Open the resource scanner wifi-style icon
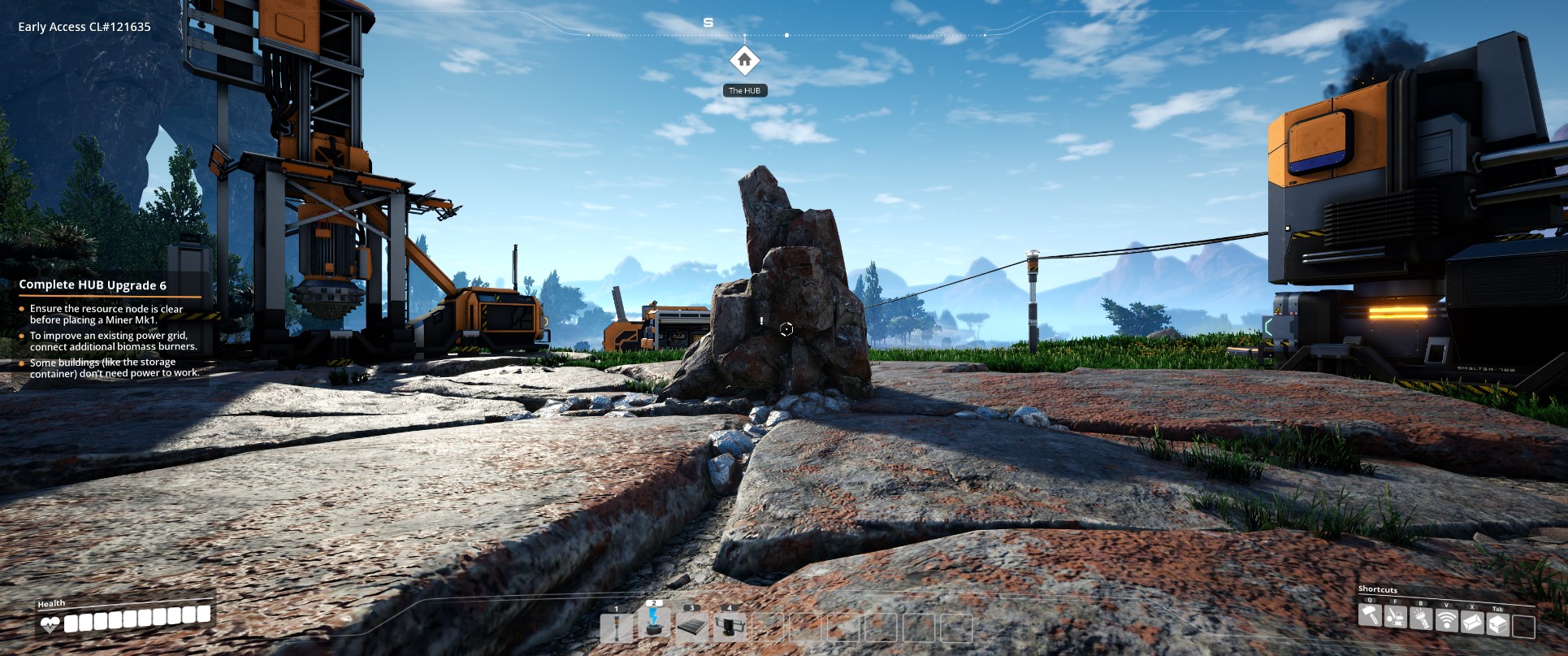Viewport: 1568px width, 656px height. coord(1446,620)
